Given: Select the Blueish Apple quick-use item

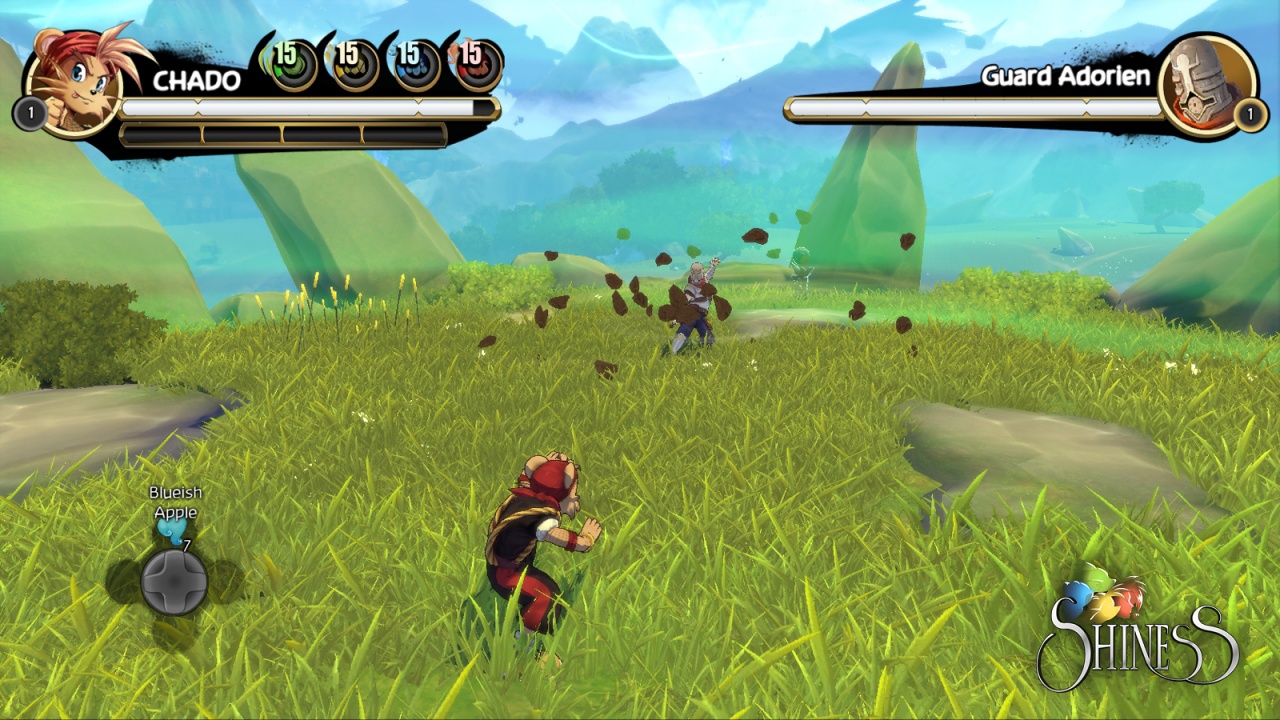Looking at the screenshot, I should point(173,532).
